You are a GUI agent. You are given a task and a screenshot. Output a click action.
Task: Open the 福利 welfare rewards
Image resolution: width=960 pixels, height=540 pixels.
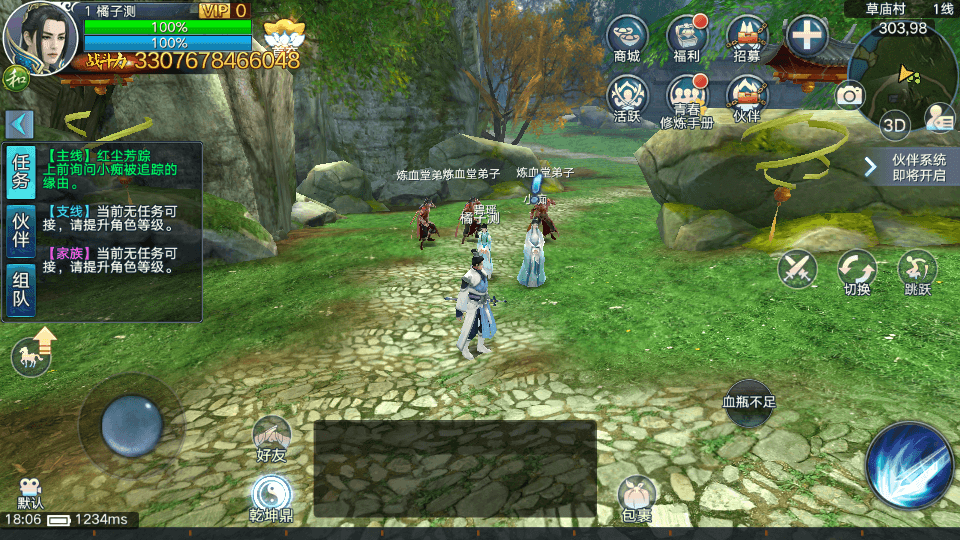pos(687,37)
